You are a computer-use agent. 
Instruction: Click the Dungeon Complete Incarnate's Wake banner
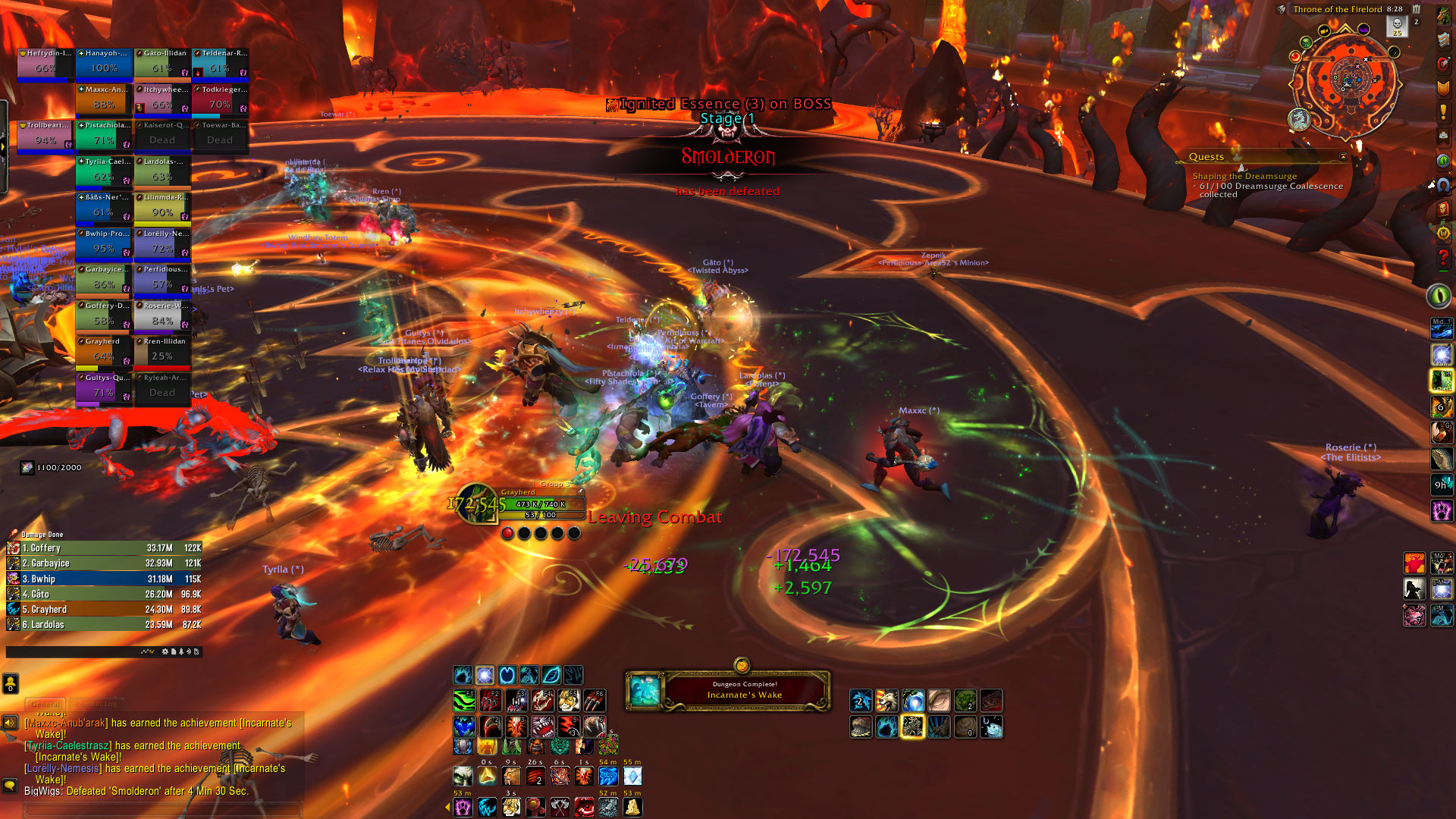point(726,690)
